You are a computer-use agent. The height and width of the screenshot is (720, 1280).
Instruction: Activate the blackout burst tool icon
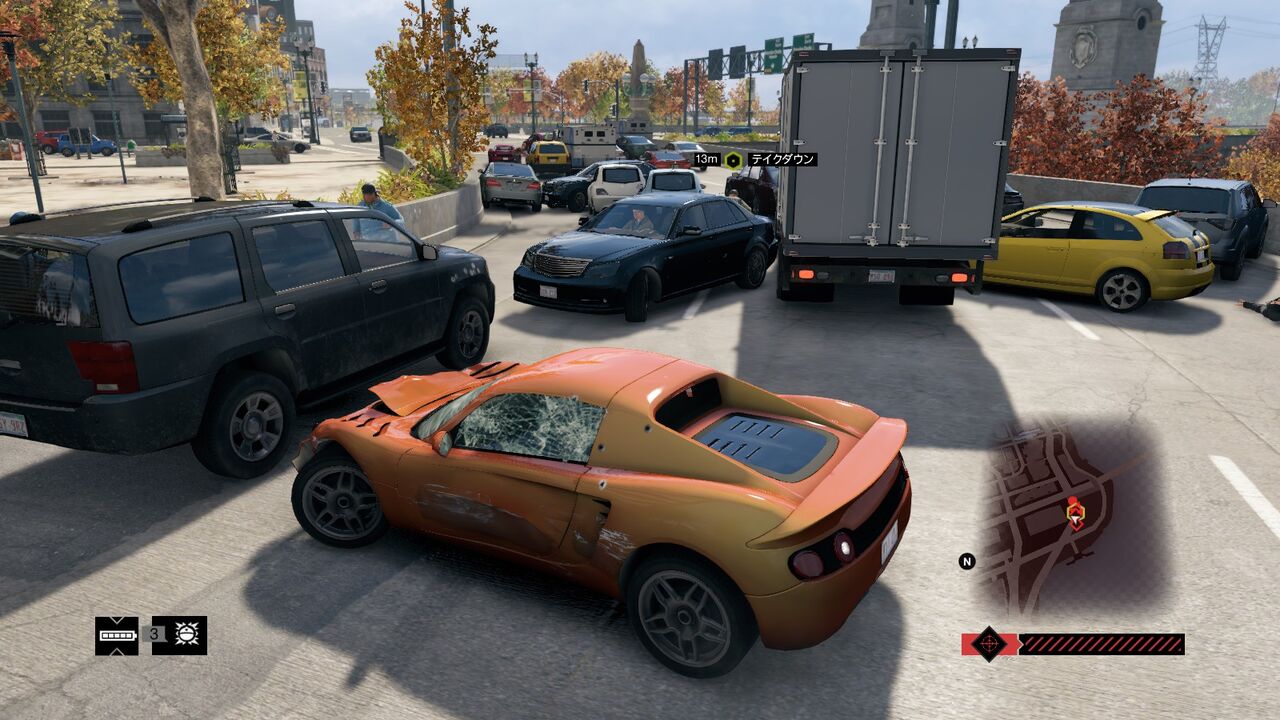click(179, 635)
